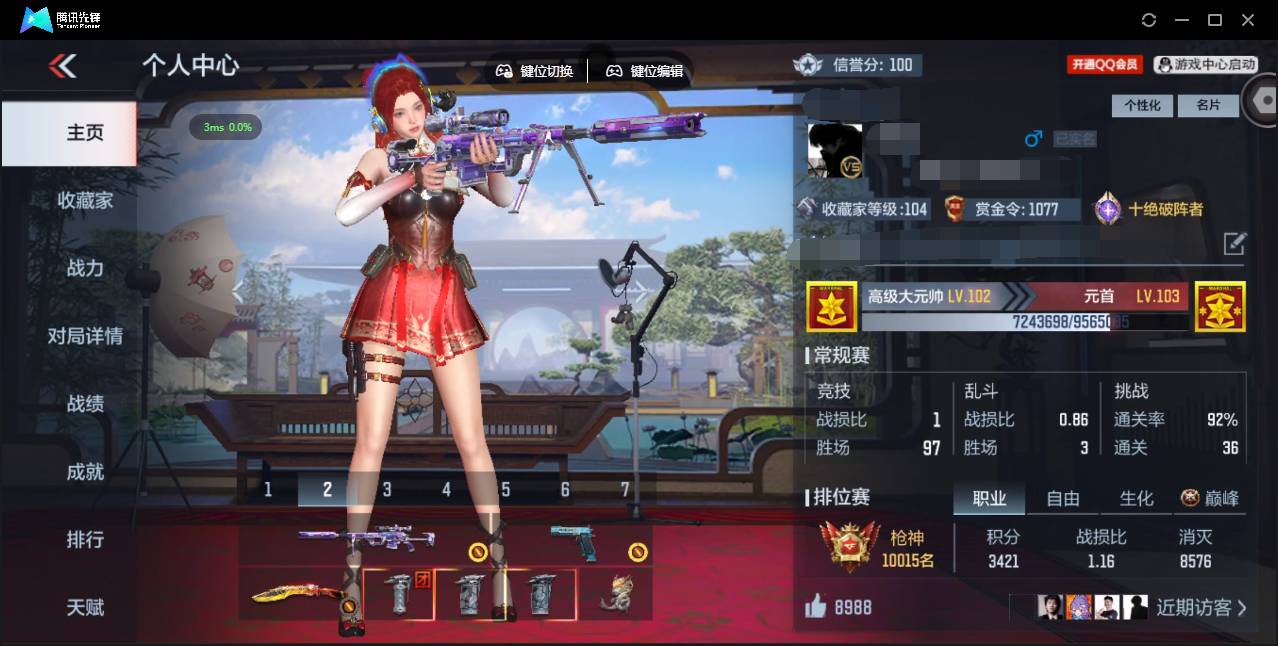Image resolution: width=1278 pixels, height=646 pixels.
Task: Switch ranked stats to 自由 tab
Action: coord(1063,498)
